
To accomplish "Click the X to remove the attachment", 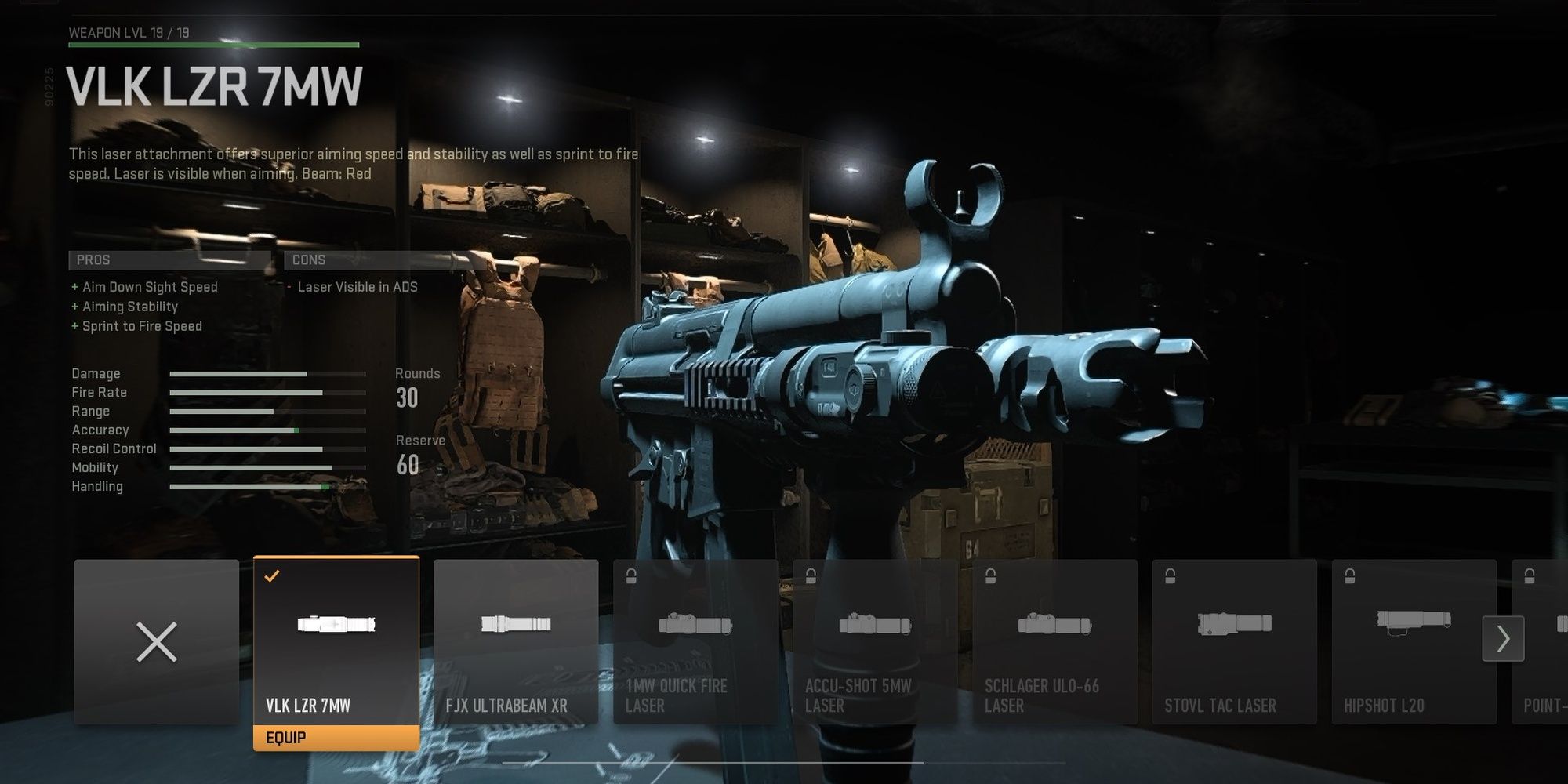I will [157, 641].
